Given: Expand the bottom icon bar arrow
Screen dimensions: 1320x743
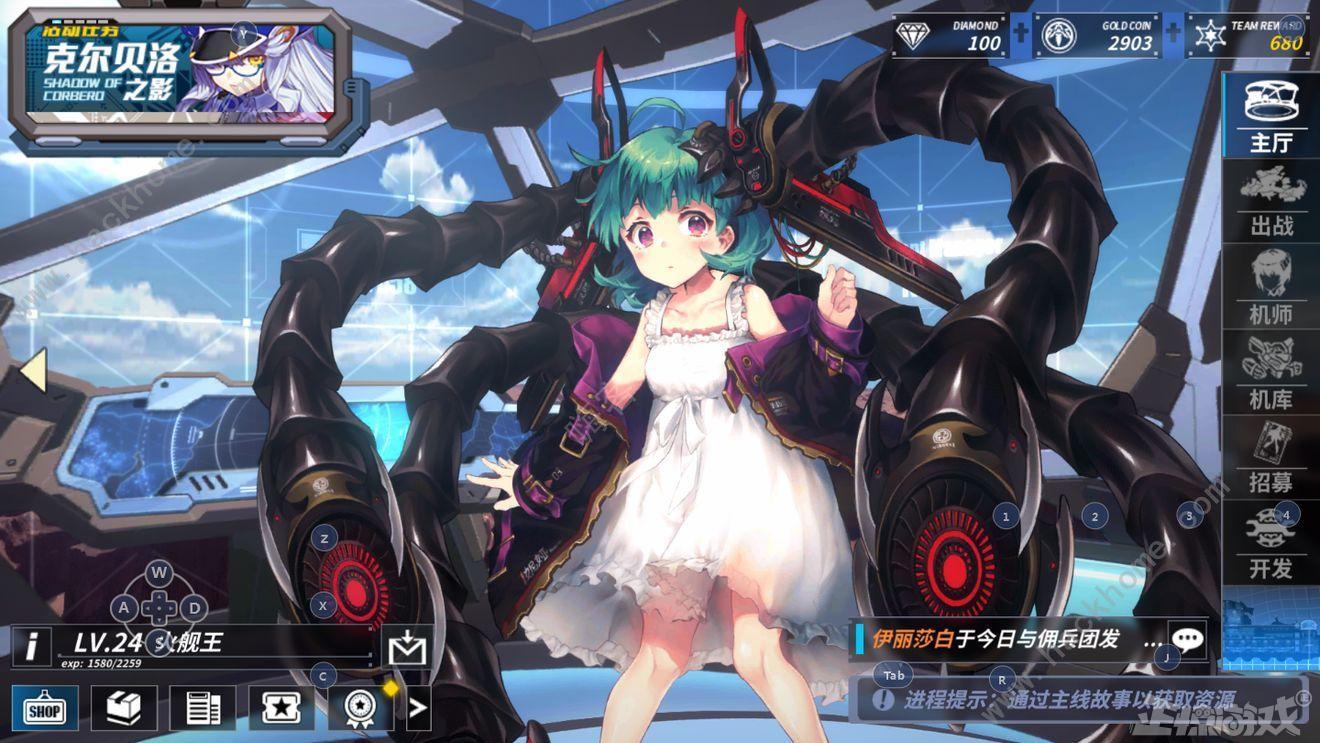Looking at the screenshot, I should click(418, 709).
